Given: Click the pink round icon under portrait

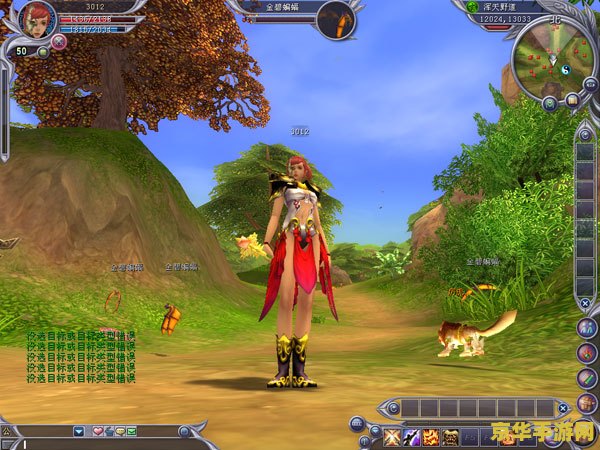Looking at the screenshot, I should [59, 42].
